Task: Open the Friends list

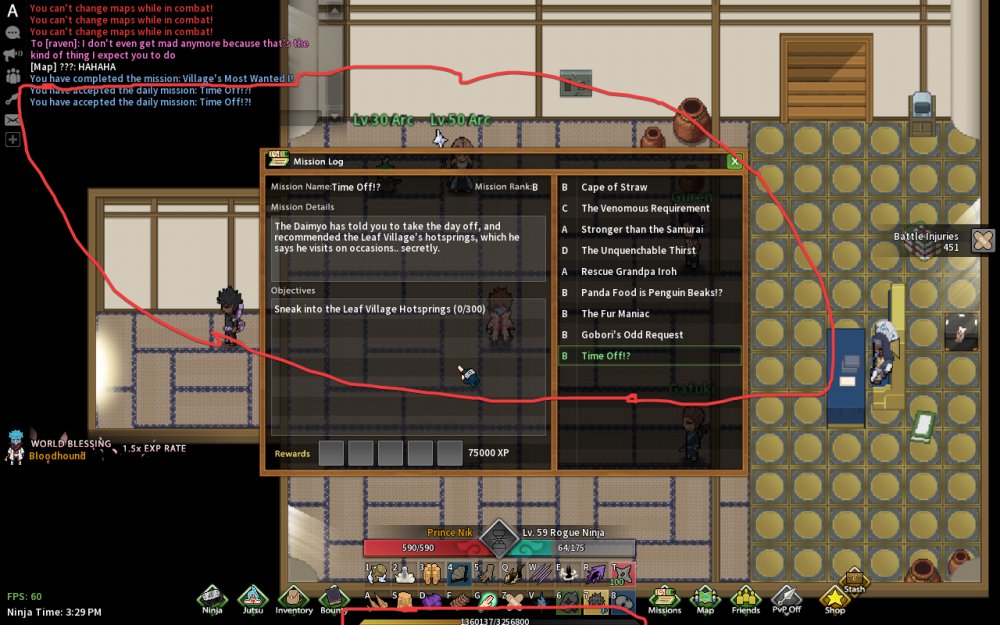Action: tap(745, 598)
